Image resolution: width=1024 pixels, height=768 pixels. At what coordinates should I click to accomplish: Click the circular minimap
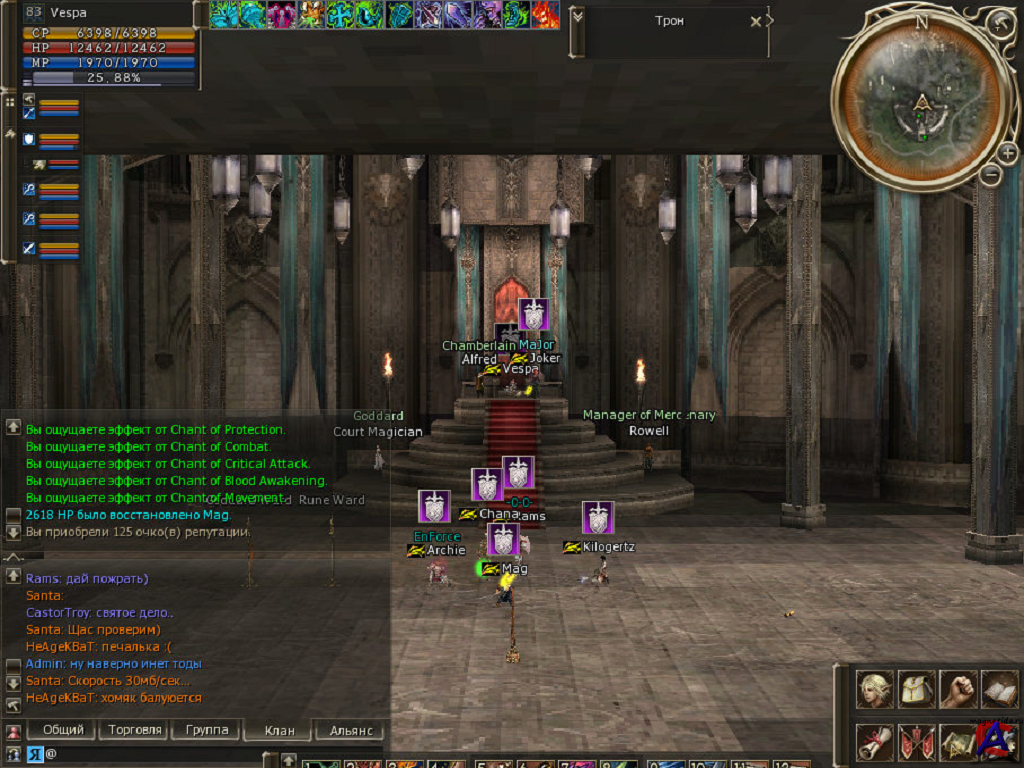click(x=920, y=100)
